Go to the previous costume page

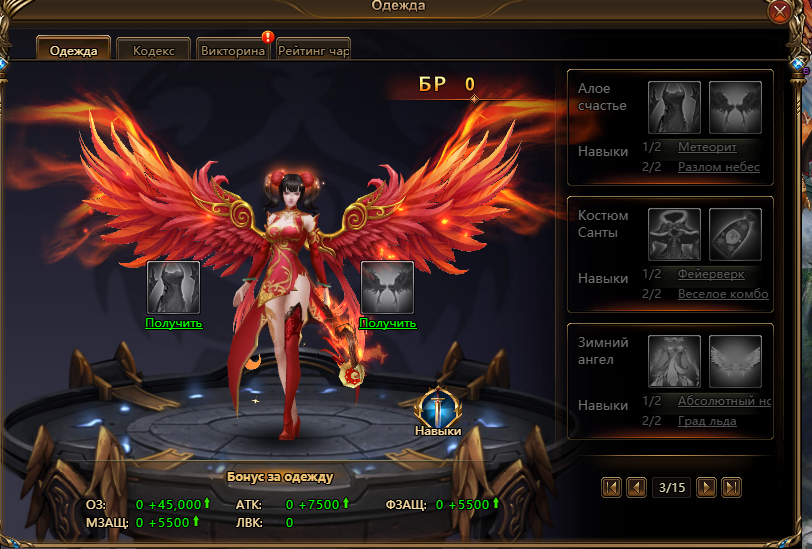click(636, 487)
